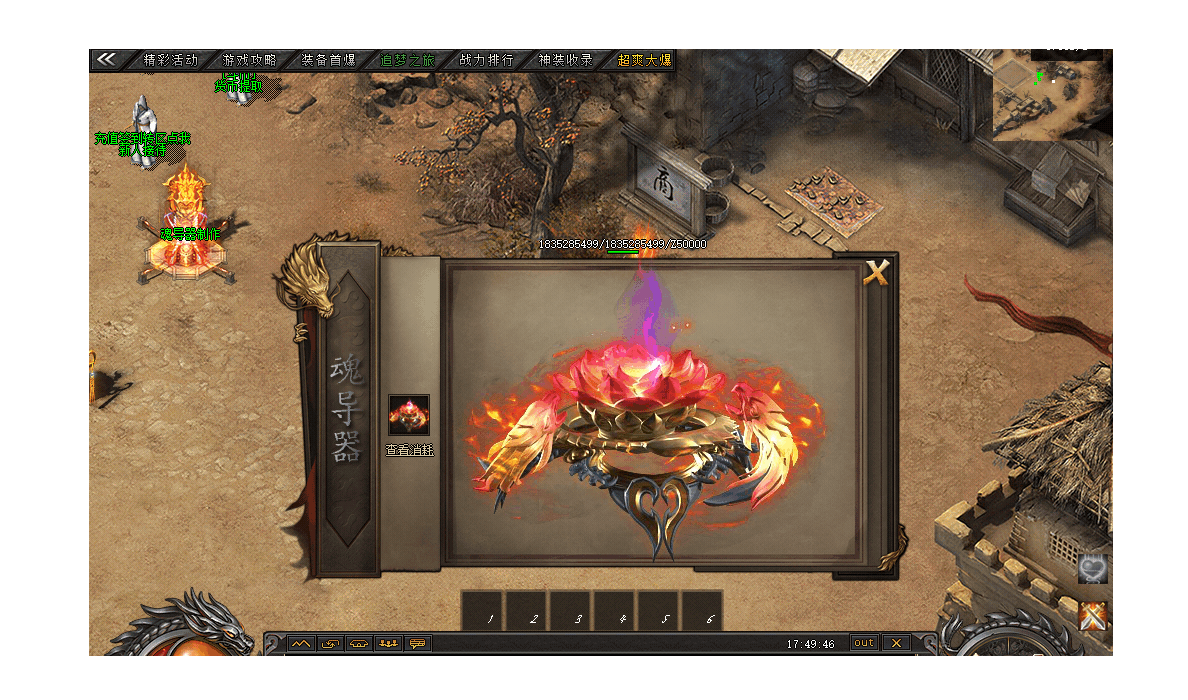Select the 装备首爆 menu entry
The height and width of the screenshot is (700, 1188).
click(x=329, y=60)
